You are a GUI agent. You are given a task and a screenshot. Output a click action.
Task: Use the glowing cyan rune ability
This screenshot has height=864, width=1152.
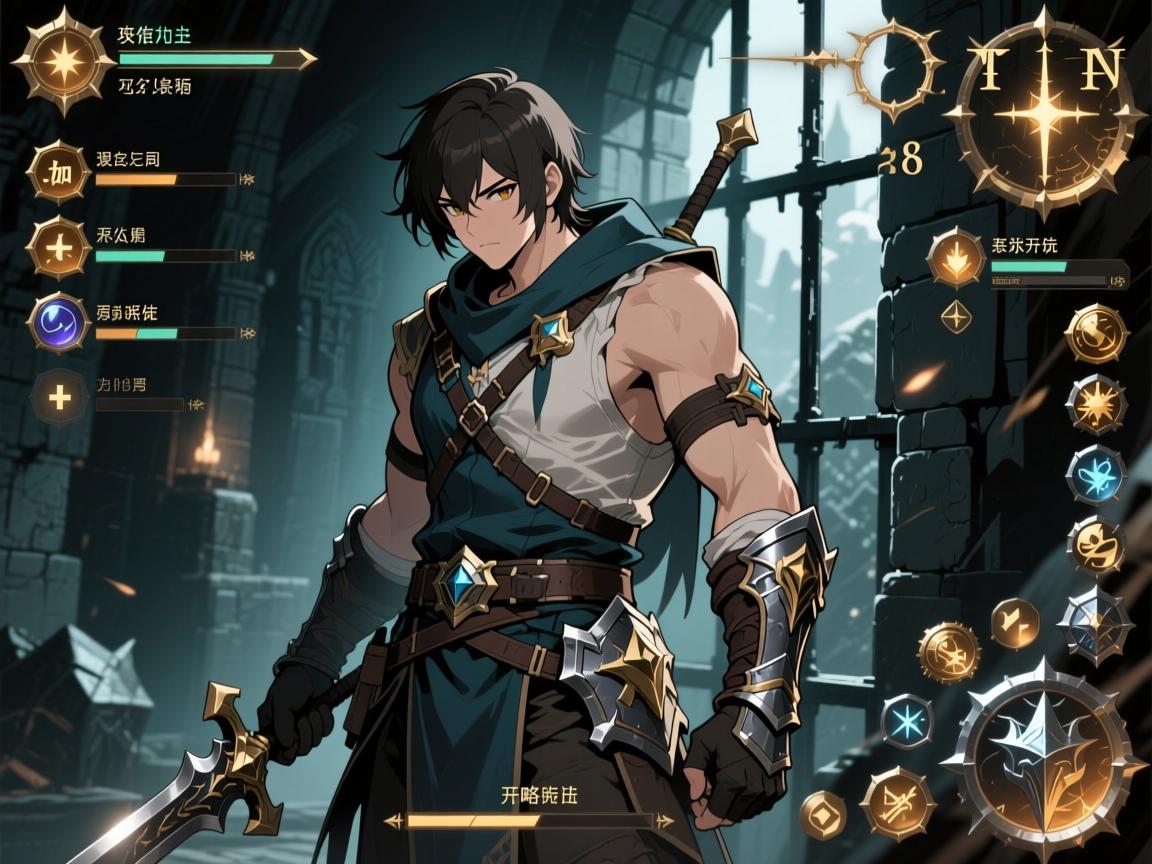[1095, 473]
